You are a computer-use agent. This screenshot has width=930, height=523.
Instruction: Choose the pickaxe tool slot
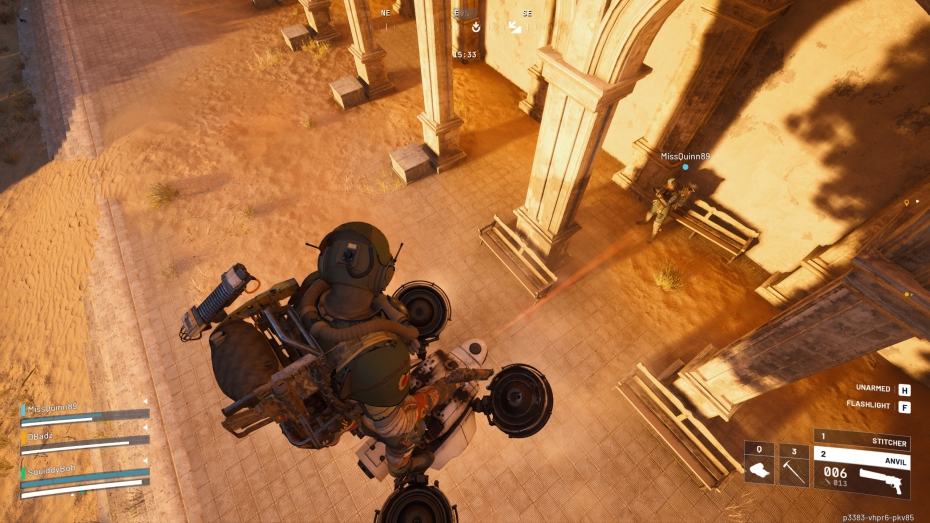click(794, 464)
